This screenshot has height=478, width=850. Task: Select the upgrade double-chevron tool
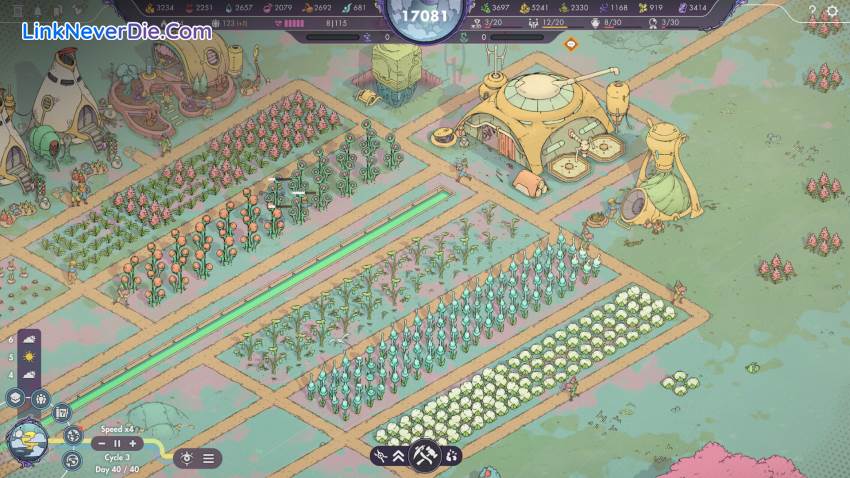397,456
